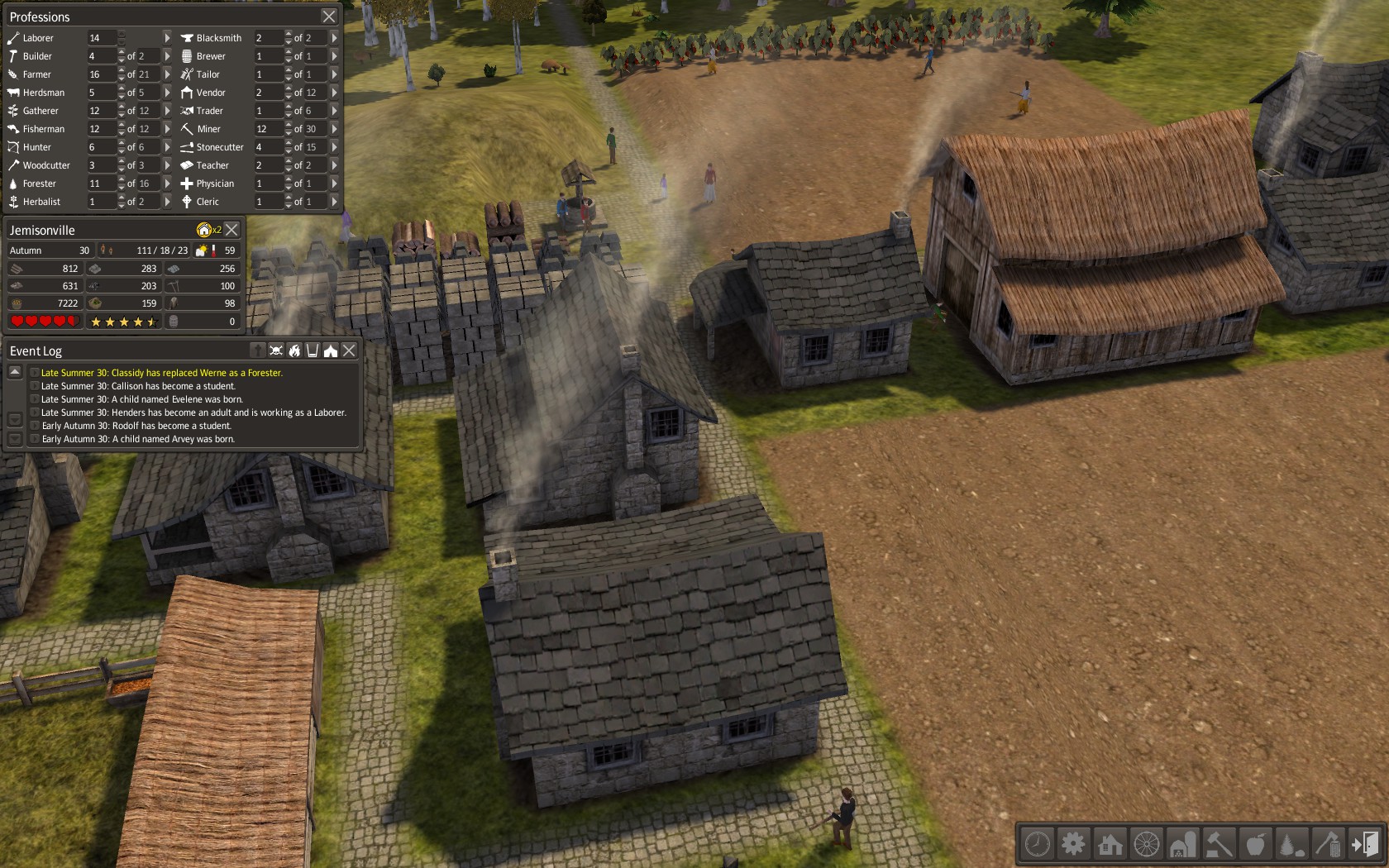1389x868 pixels.
Task: Open the clock tool on the toolbar
Action: pyautogui.click(x=1037, y=844)
